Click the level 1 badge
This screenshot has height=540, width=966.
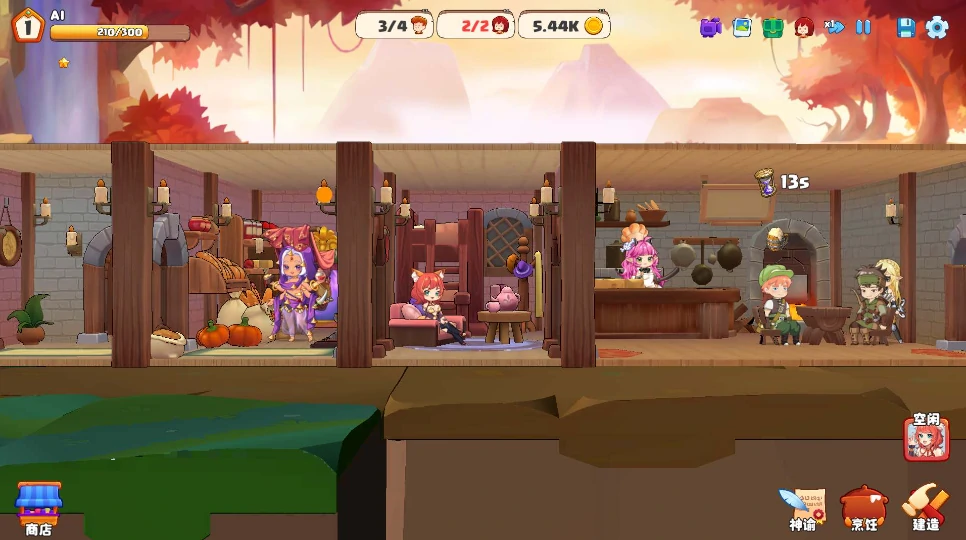(27, 27)
